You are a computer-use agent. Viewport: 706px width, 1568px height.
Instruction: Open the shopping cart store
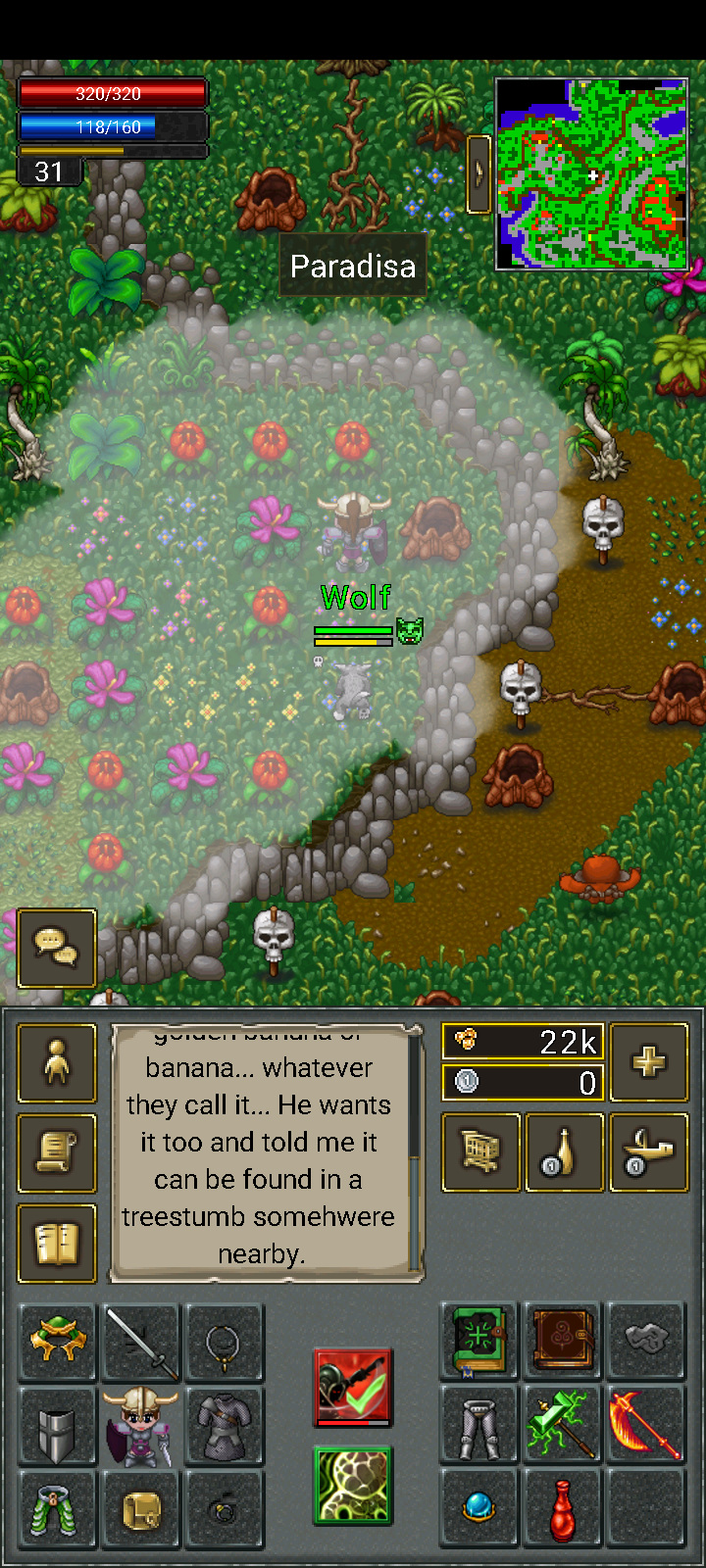[480, 1152]
